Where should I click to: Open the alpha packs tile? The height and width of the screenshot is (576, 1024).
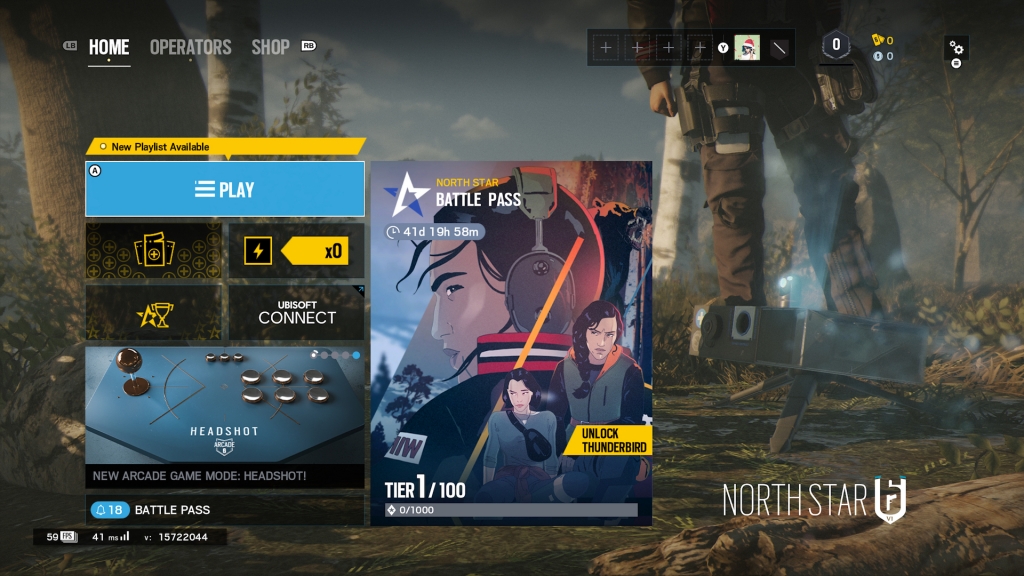pos(153,251)
